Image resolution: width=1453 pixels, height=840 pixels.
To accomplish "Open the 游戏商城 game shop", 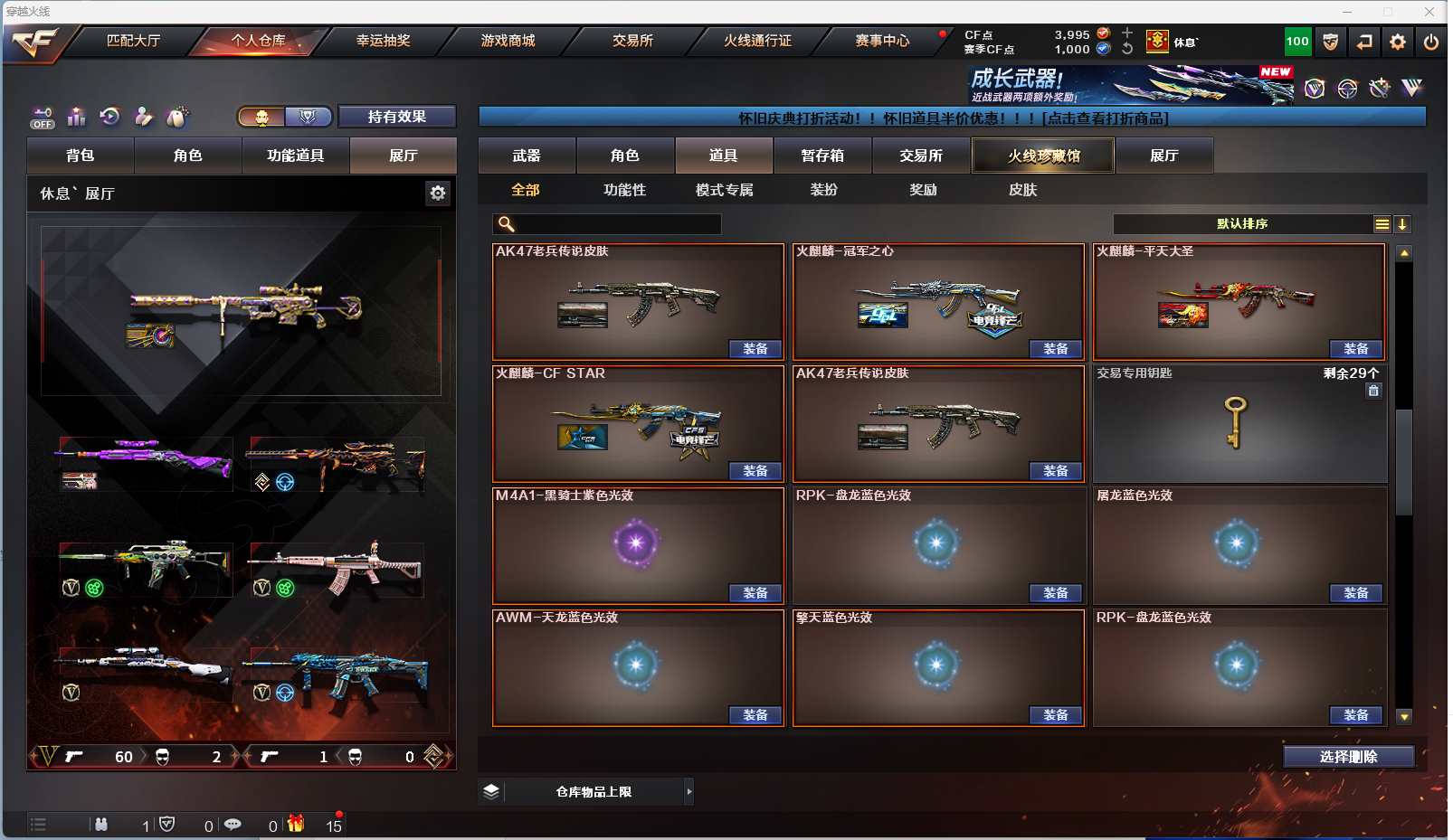I will click(x=508, y=41).
